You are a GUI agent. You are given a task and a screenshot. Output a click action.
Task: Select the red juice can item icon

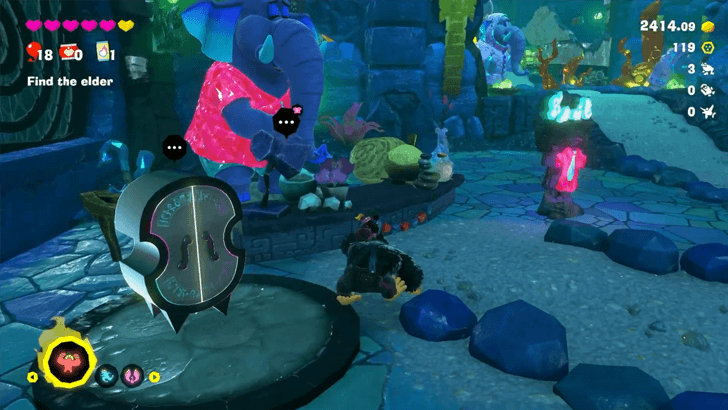69,53
